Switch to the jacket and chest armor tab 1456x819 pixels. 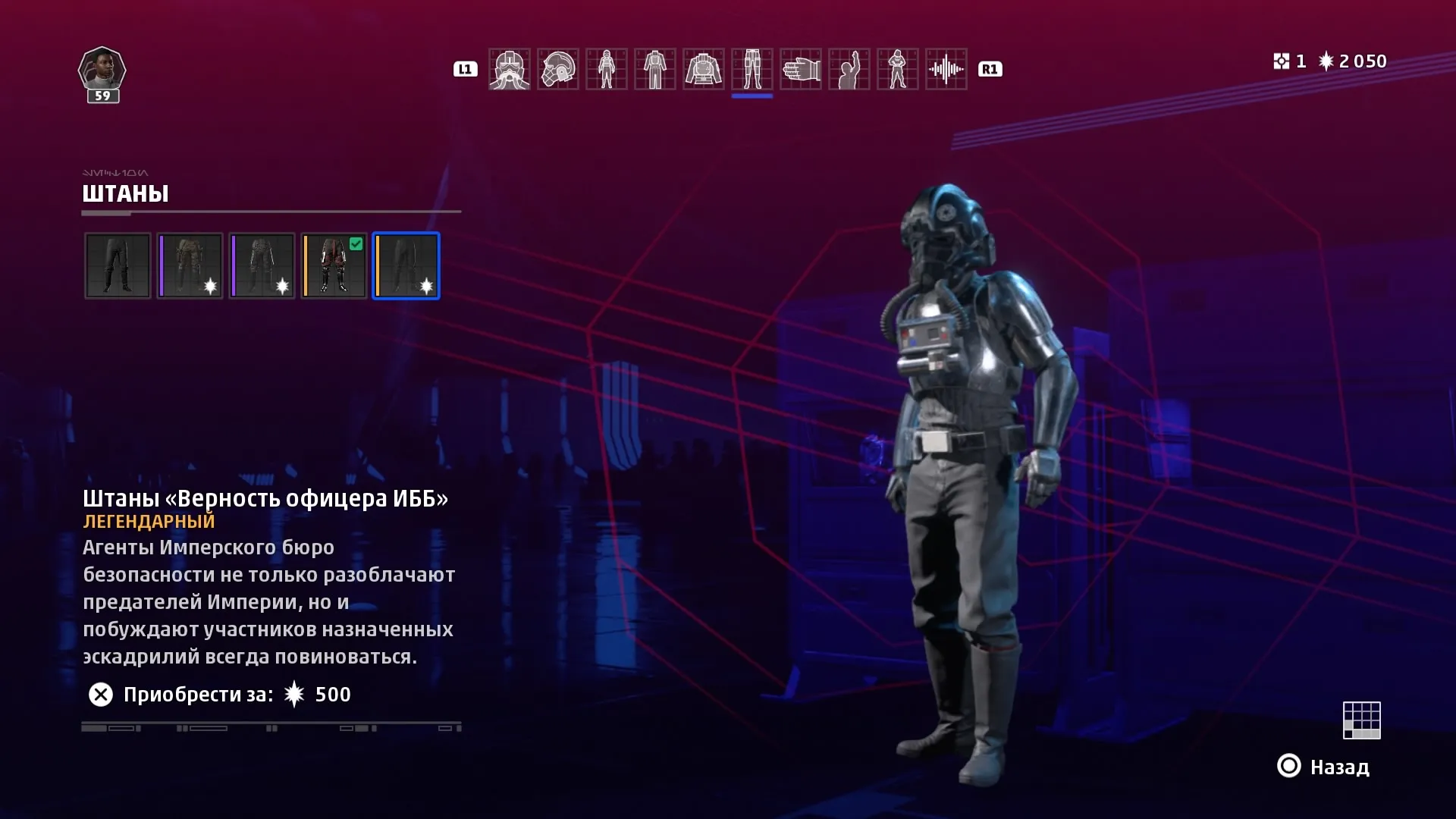(x=703, y=69)
